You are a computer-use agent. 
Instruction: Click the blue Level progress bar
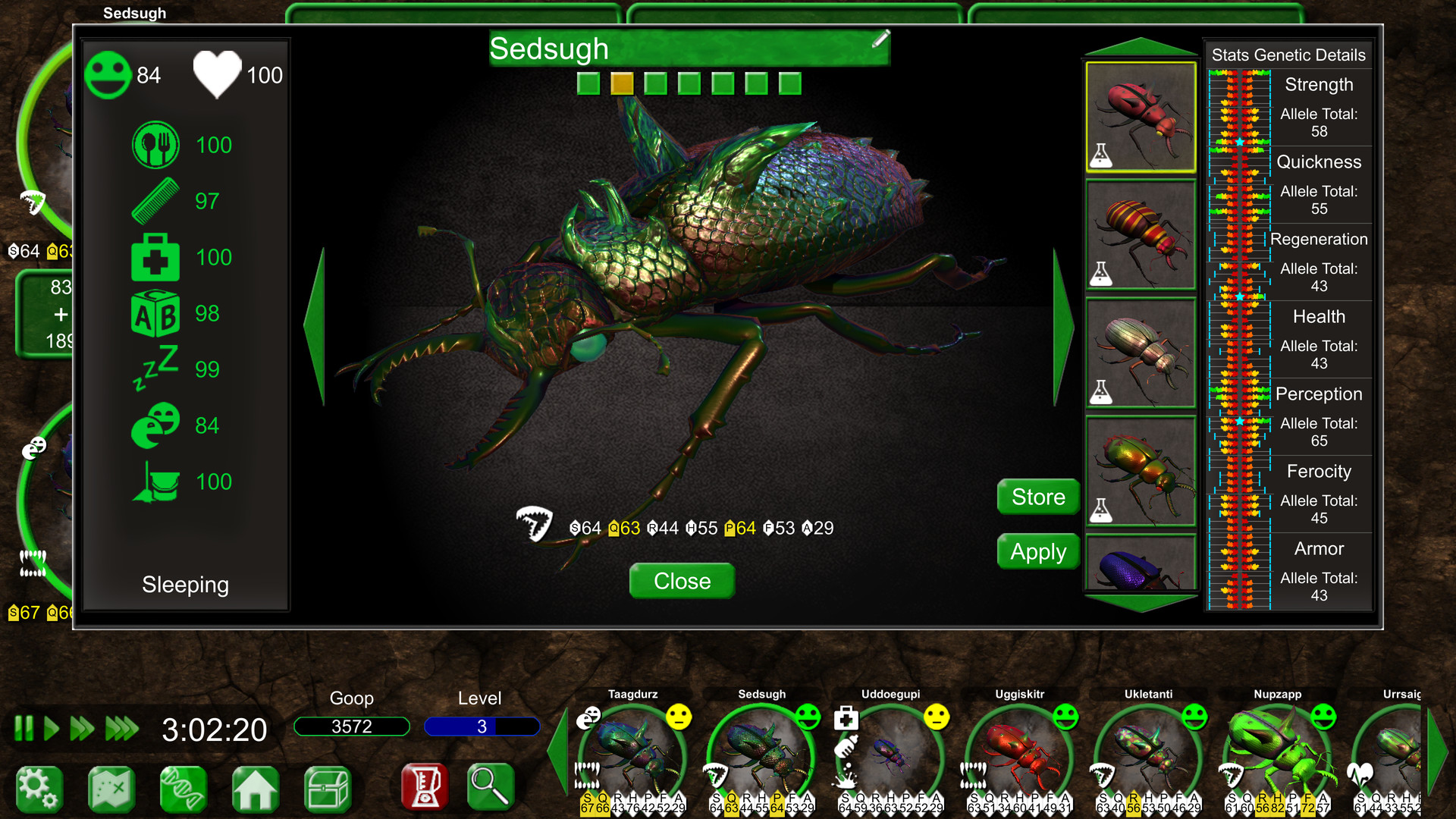(482, 726)
